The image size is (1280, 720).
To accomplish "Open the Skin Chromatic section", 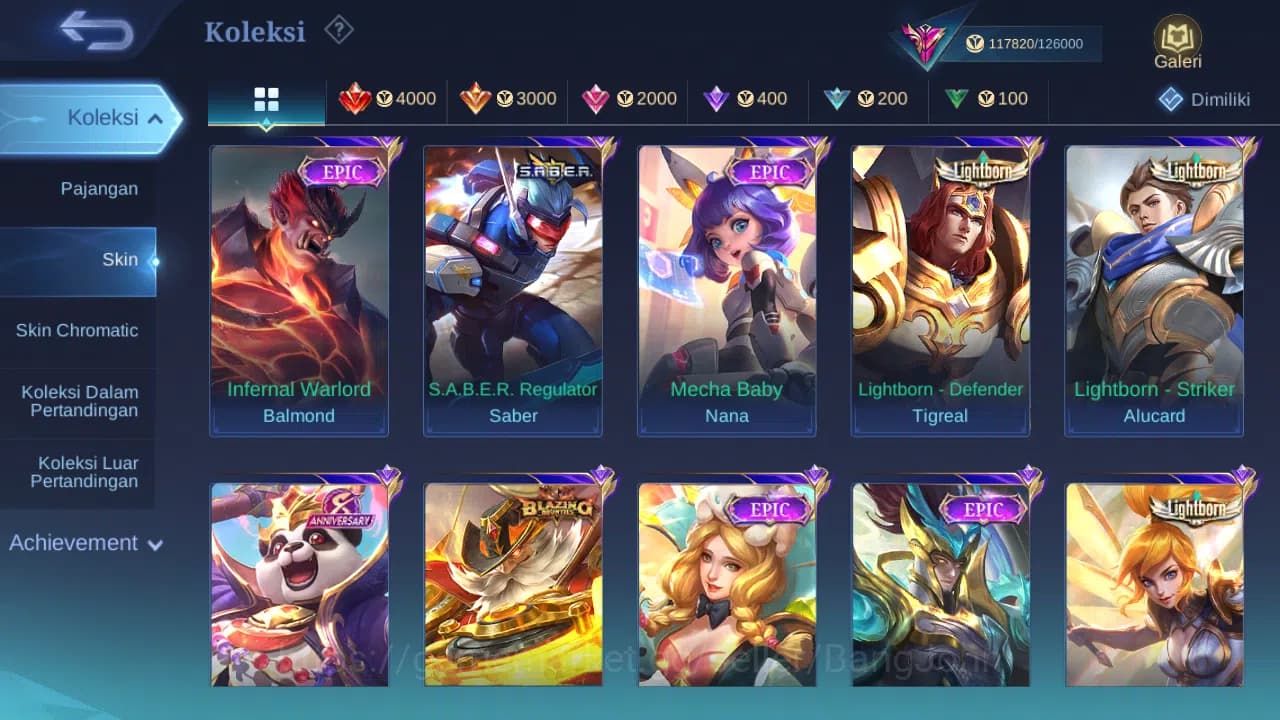I will coord(79,330).
